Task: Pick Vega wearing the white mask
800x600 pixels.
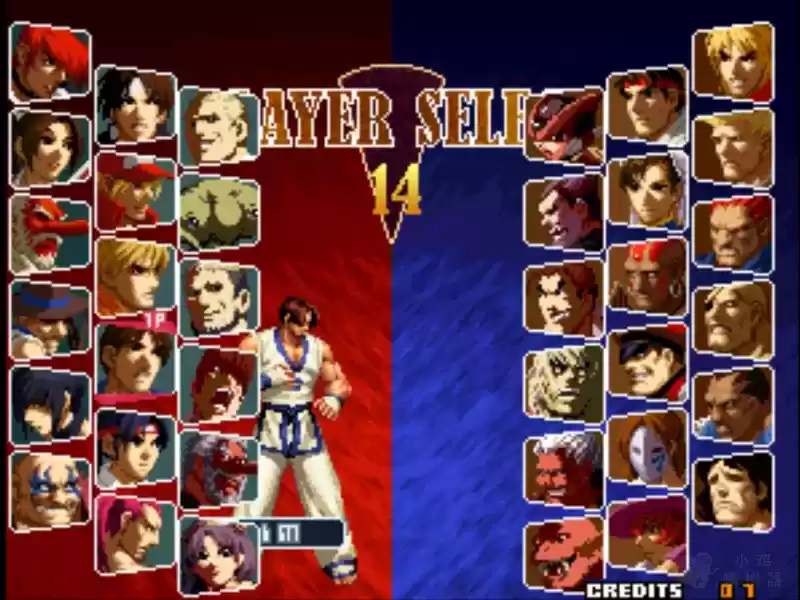Action: (x=647, y=446)
